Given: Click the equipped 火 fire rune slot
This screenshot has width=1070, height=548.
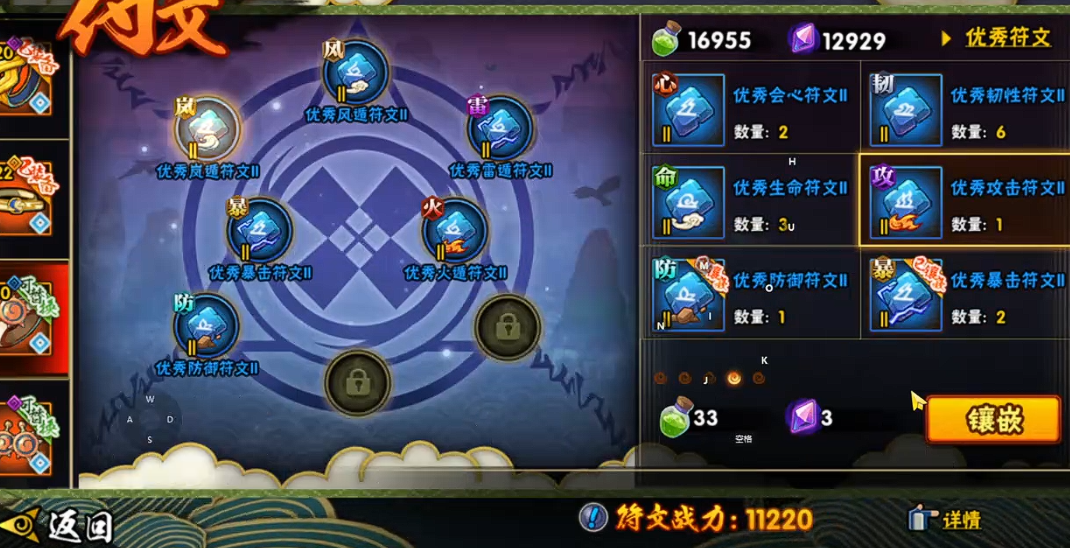Looking at the screenshot, I should coord(455,231).
